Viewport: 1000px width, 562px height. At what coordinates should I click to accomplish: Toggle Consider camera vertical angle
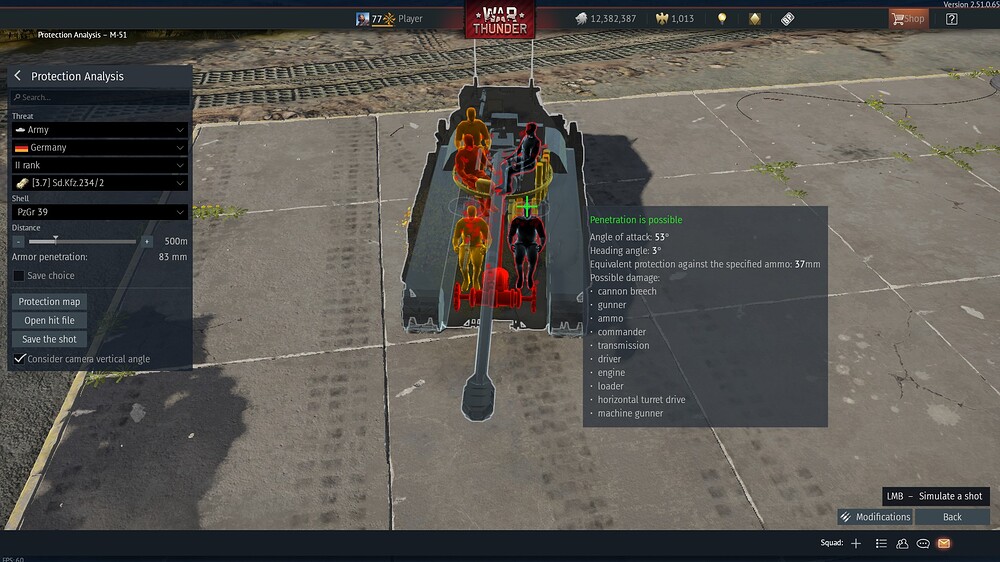[20, 359]
